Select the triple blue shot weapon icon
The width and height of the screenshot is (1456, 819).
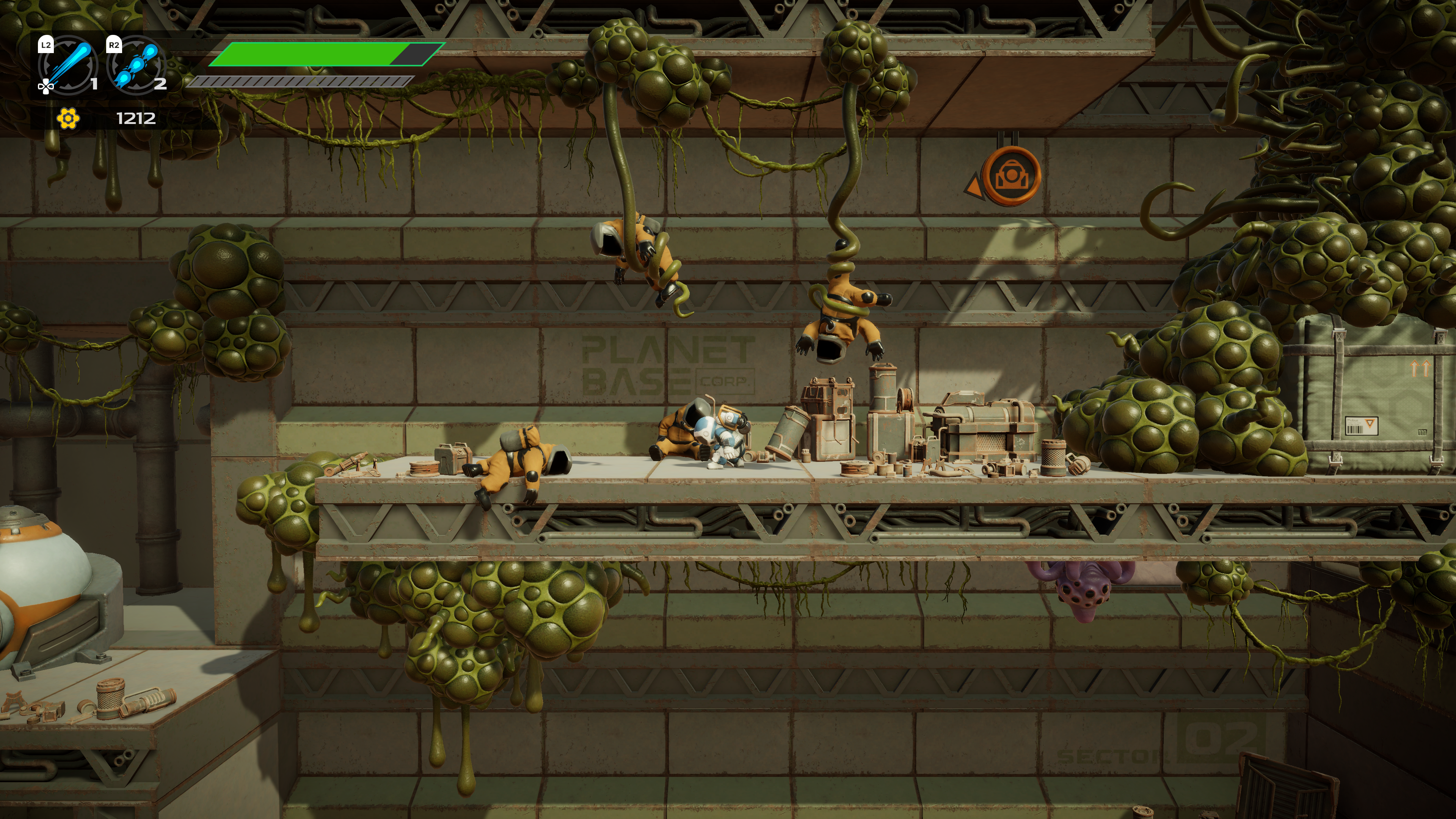pyautogui.click(x=136, y=64)
